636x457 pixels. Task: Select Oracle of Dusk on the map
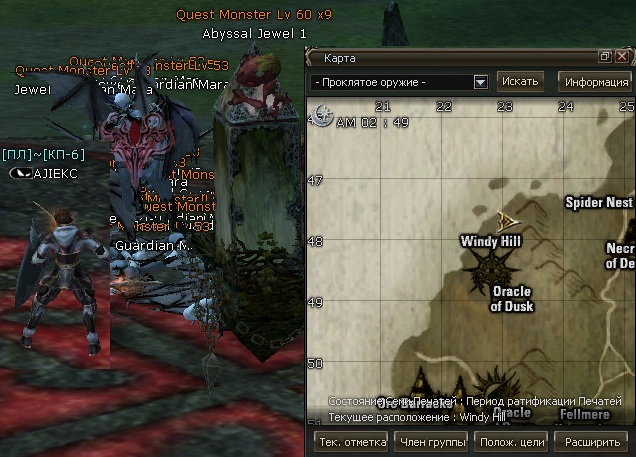(511, 299)
